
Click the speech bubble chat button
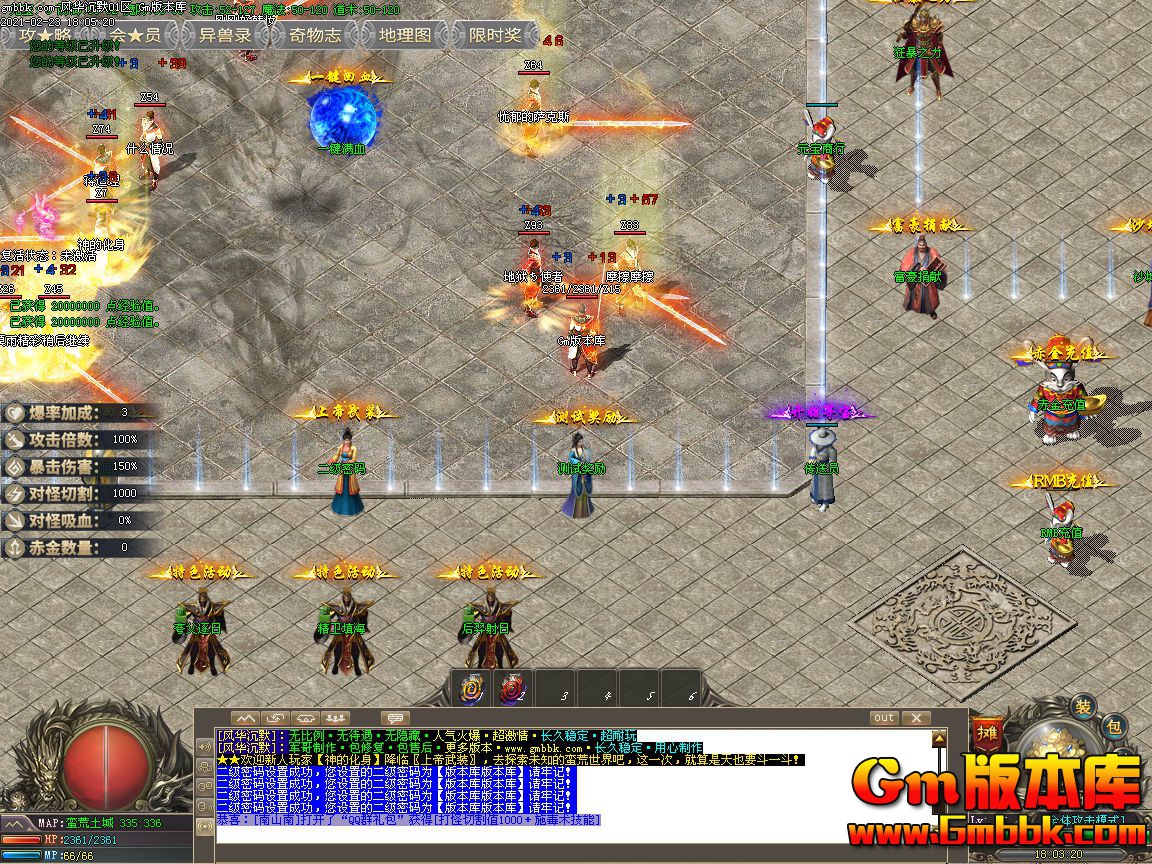(396, 718)
